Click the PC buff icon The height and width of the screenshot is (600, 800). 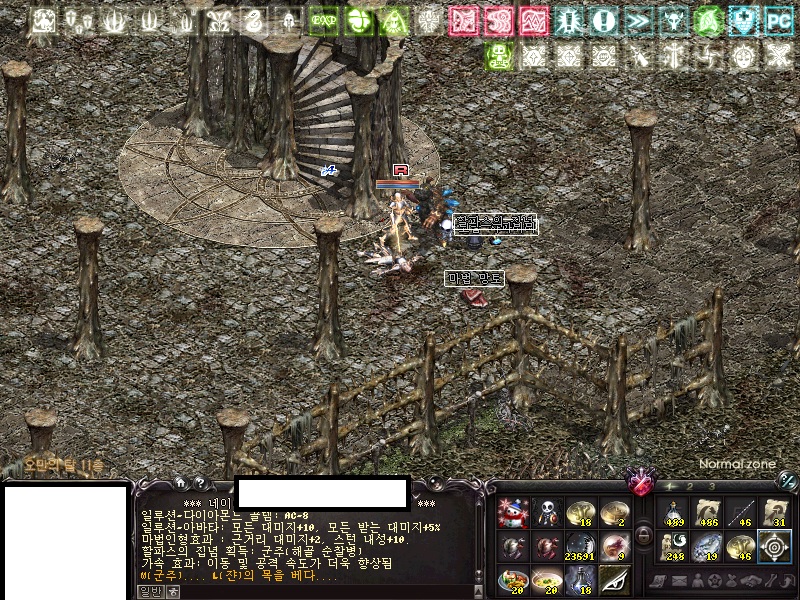point(777,20)
